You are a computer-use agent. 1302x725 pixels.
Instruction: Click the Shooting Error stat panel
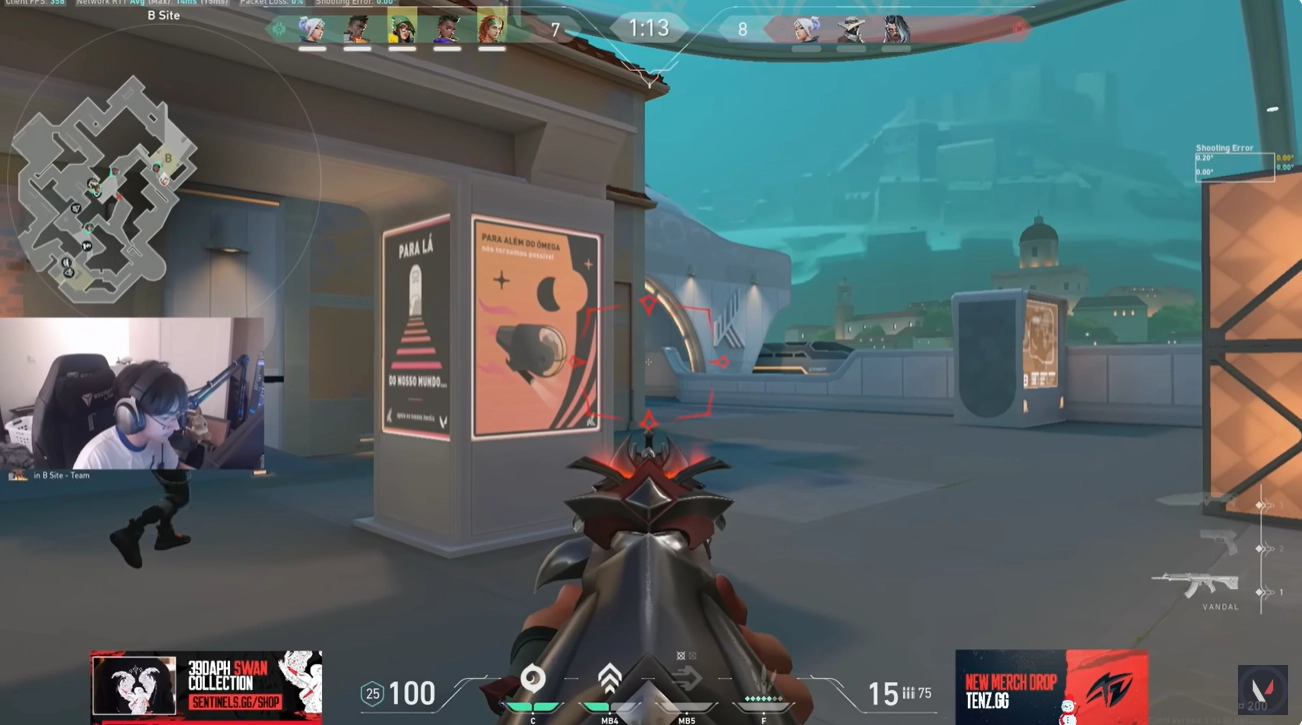coord(1236,163)
